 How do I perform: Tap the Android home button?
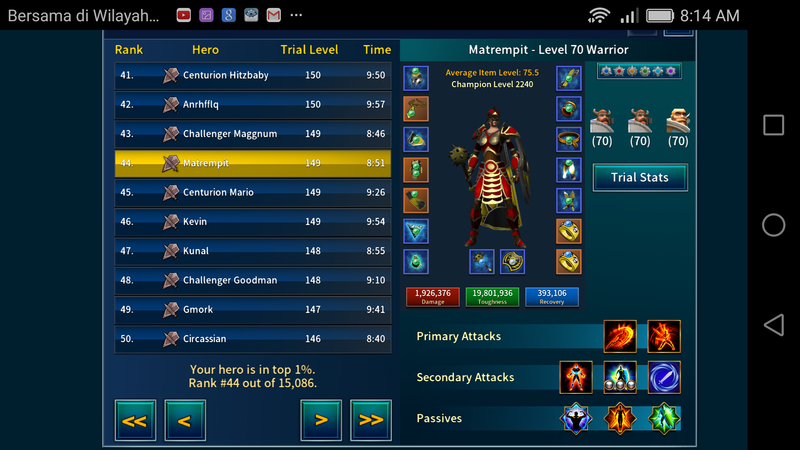coord(773,225)
